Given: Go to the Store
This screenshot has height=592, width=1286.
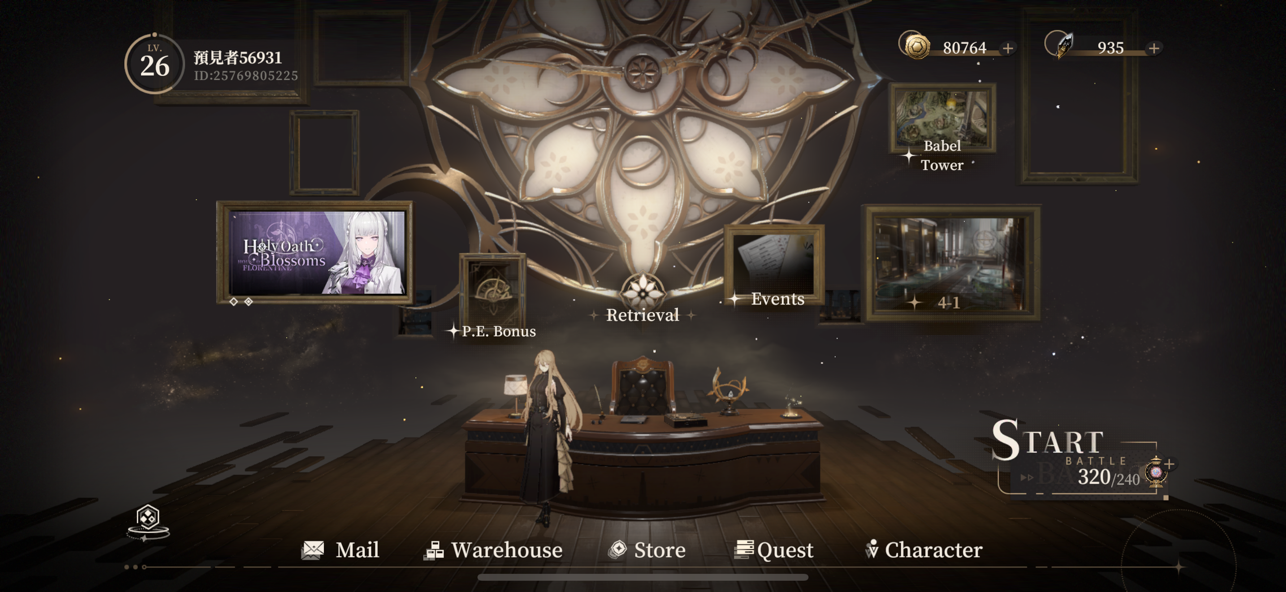Looking at the screenshot, I should click(647, 550).
